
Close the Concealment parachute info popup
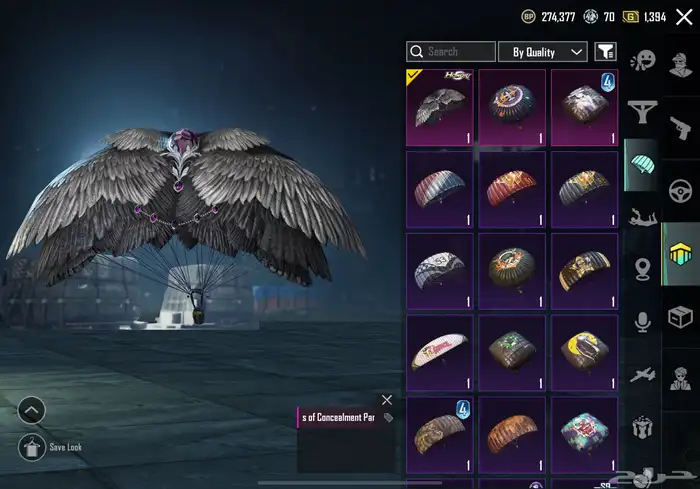387,400
